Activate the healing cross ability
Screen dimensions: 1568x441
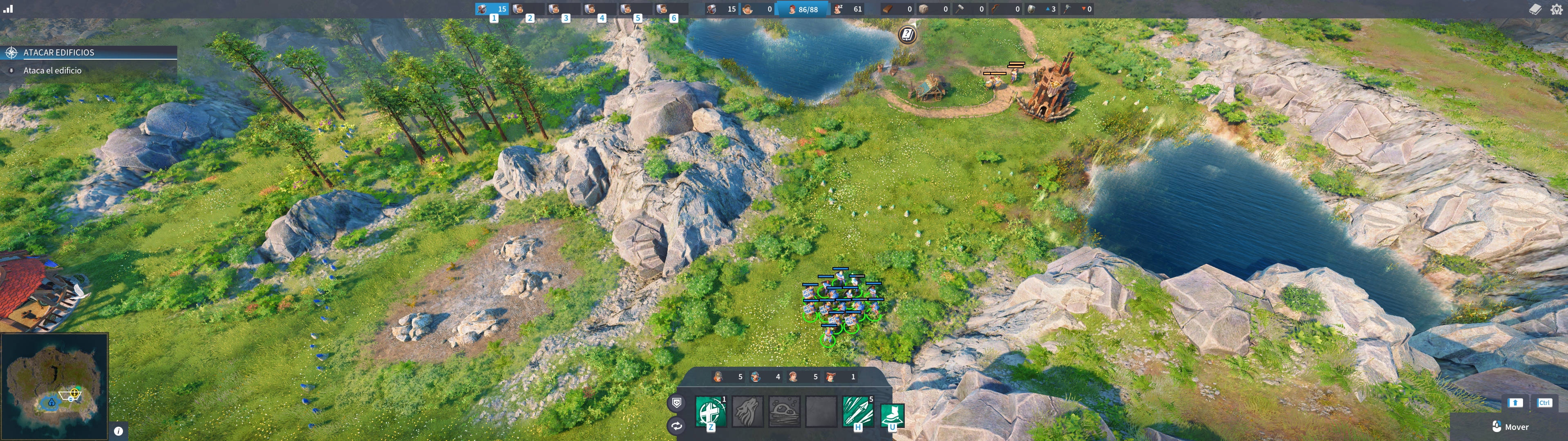click(710, 412)
